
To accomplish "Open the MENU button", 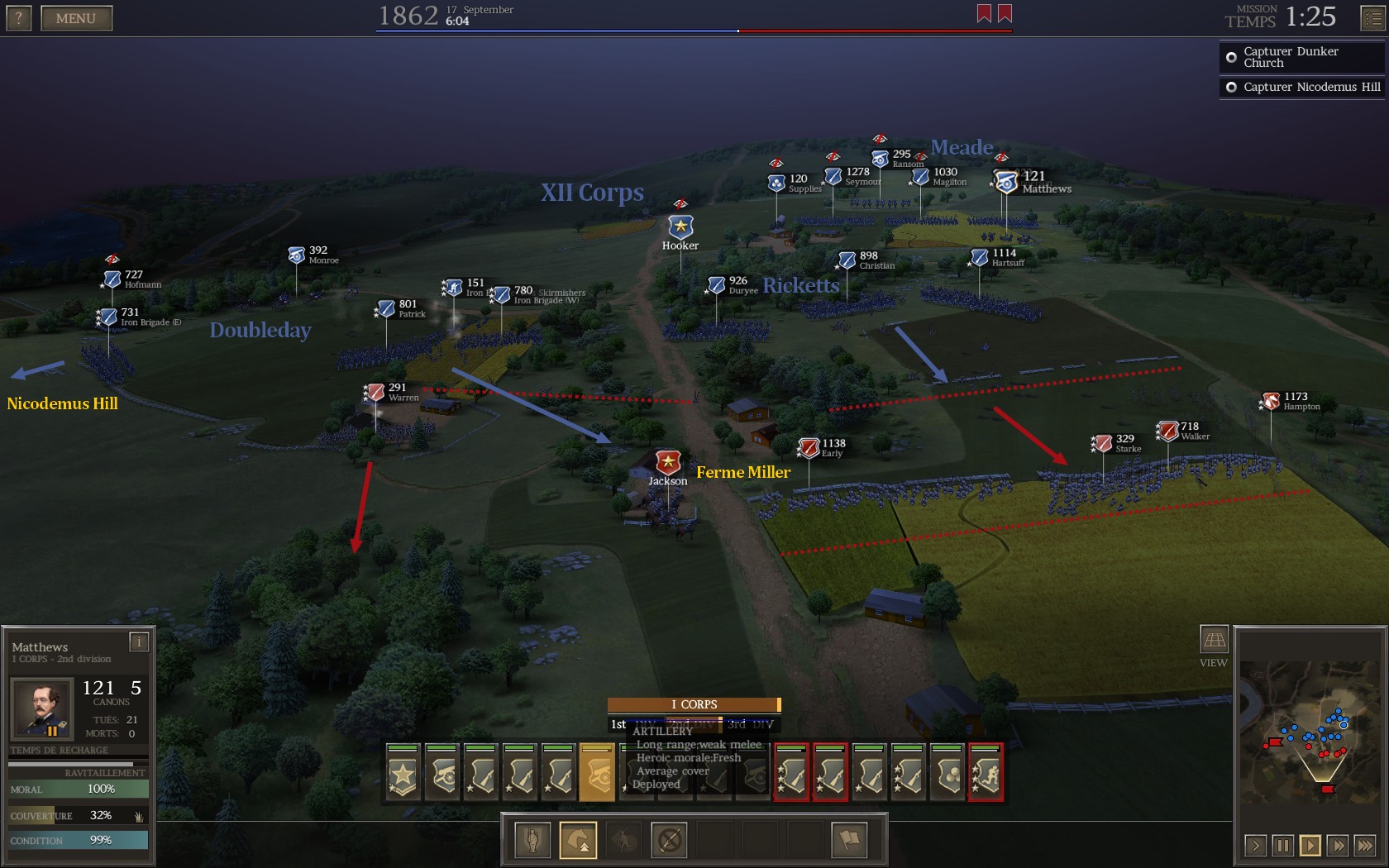I will point(76,18).
